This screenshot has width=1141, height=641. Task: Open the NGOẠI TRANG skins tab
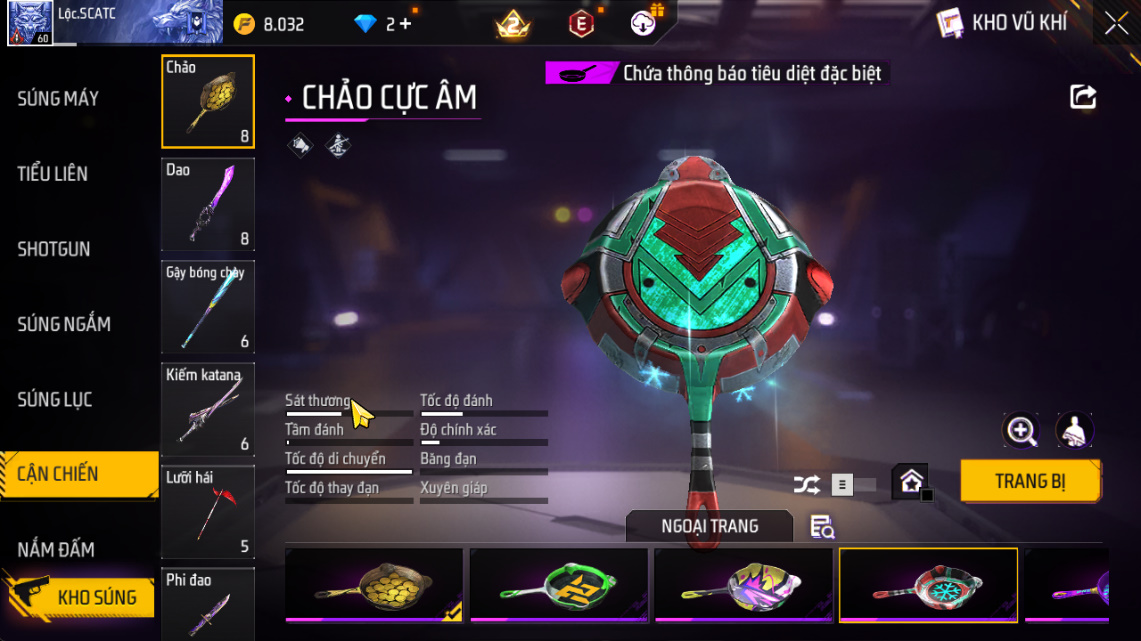[x=709, y=526]
